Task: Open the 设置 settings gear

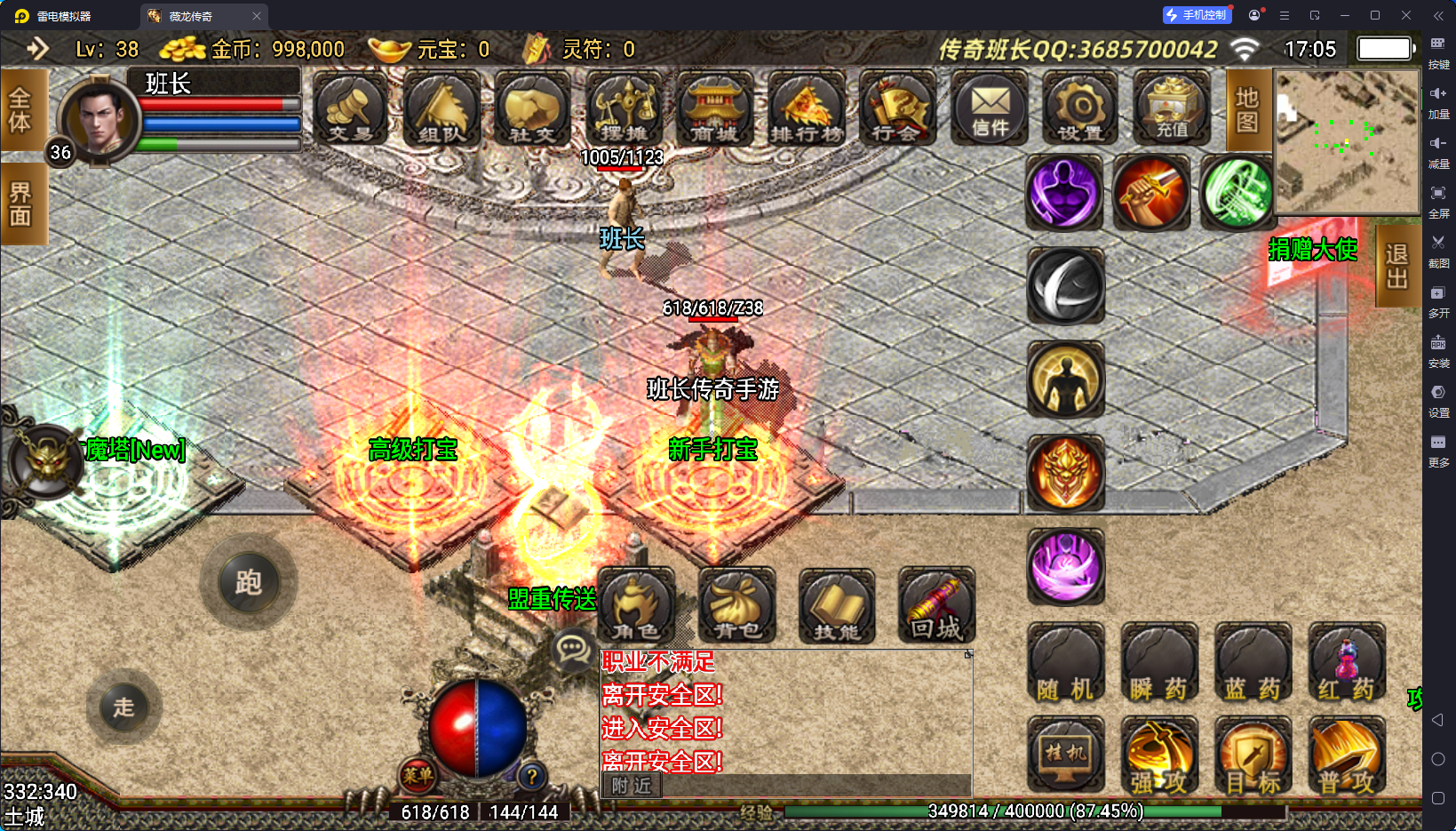Action: point(1080,110)
